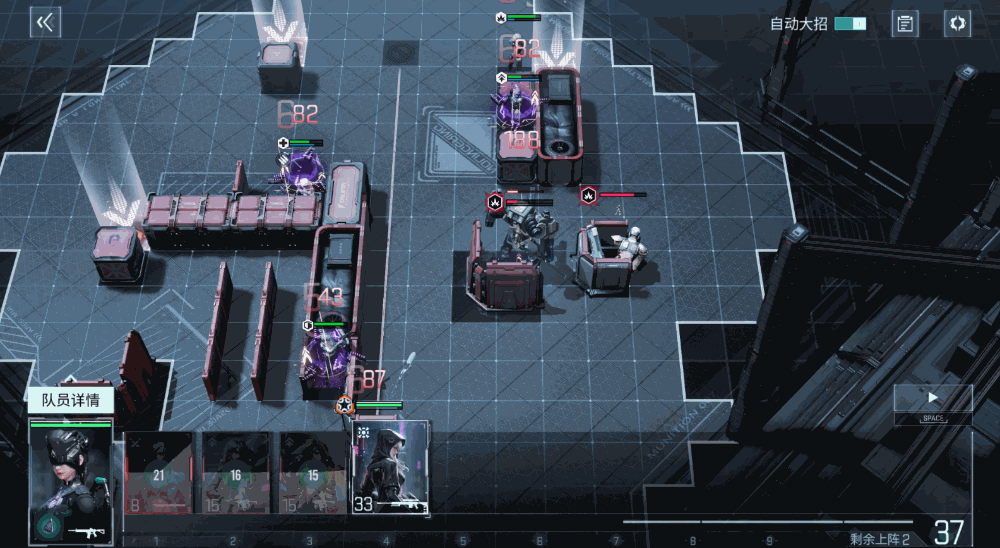Viewport: 1000px width, 548px height.
Task: Choose the cooldown card showing 21
Action: point(159,472)
